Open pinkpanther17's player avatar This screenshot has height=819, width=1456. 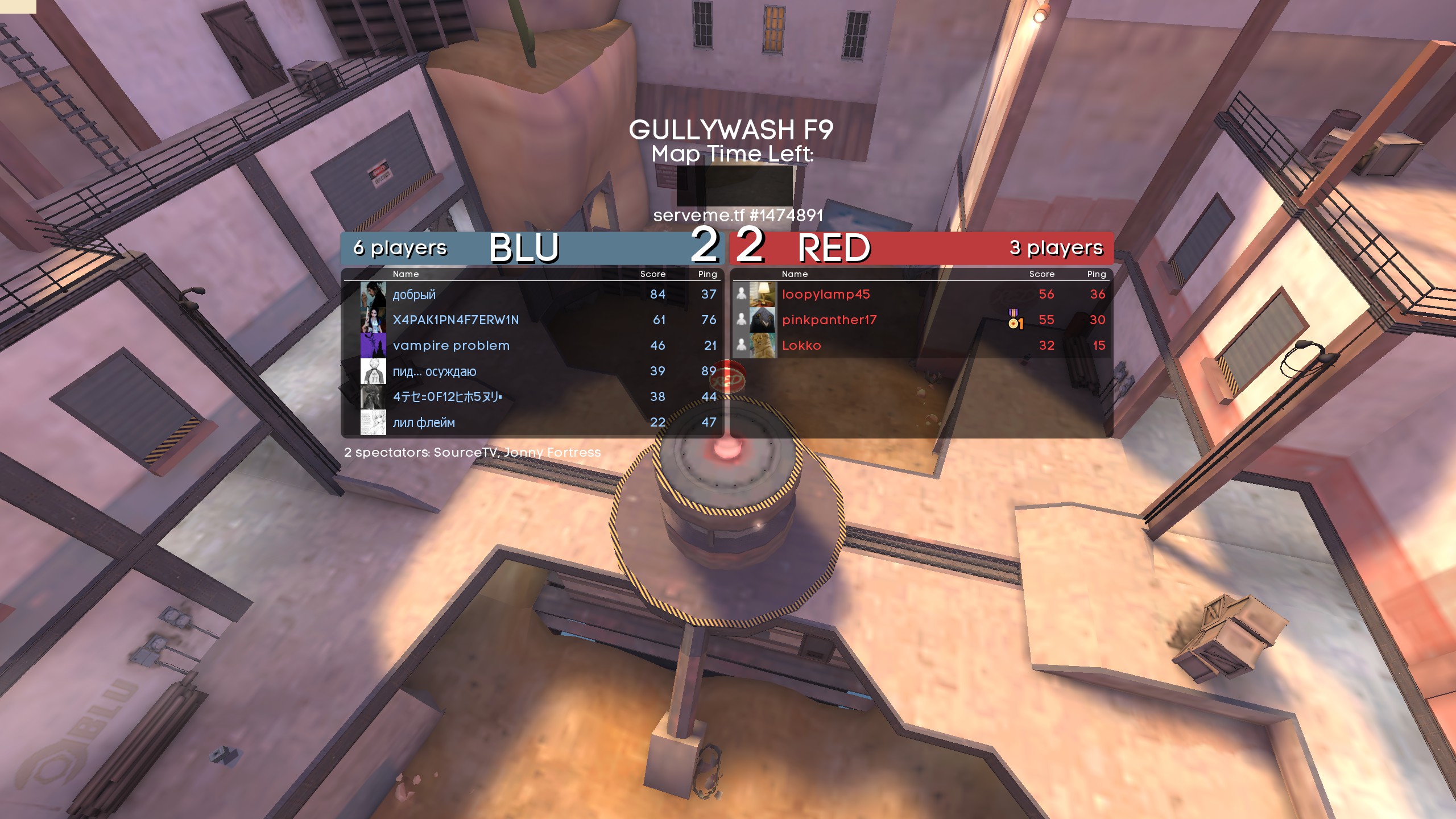(762, 320)
